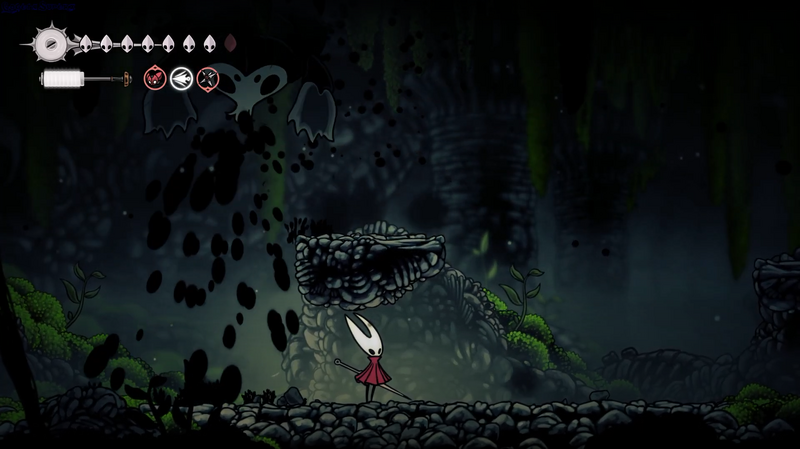Screen dimensions: 800x449
Task: Choose the cross-blade shuriken tool icon
Action: 207,78
